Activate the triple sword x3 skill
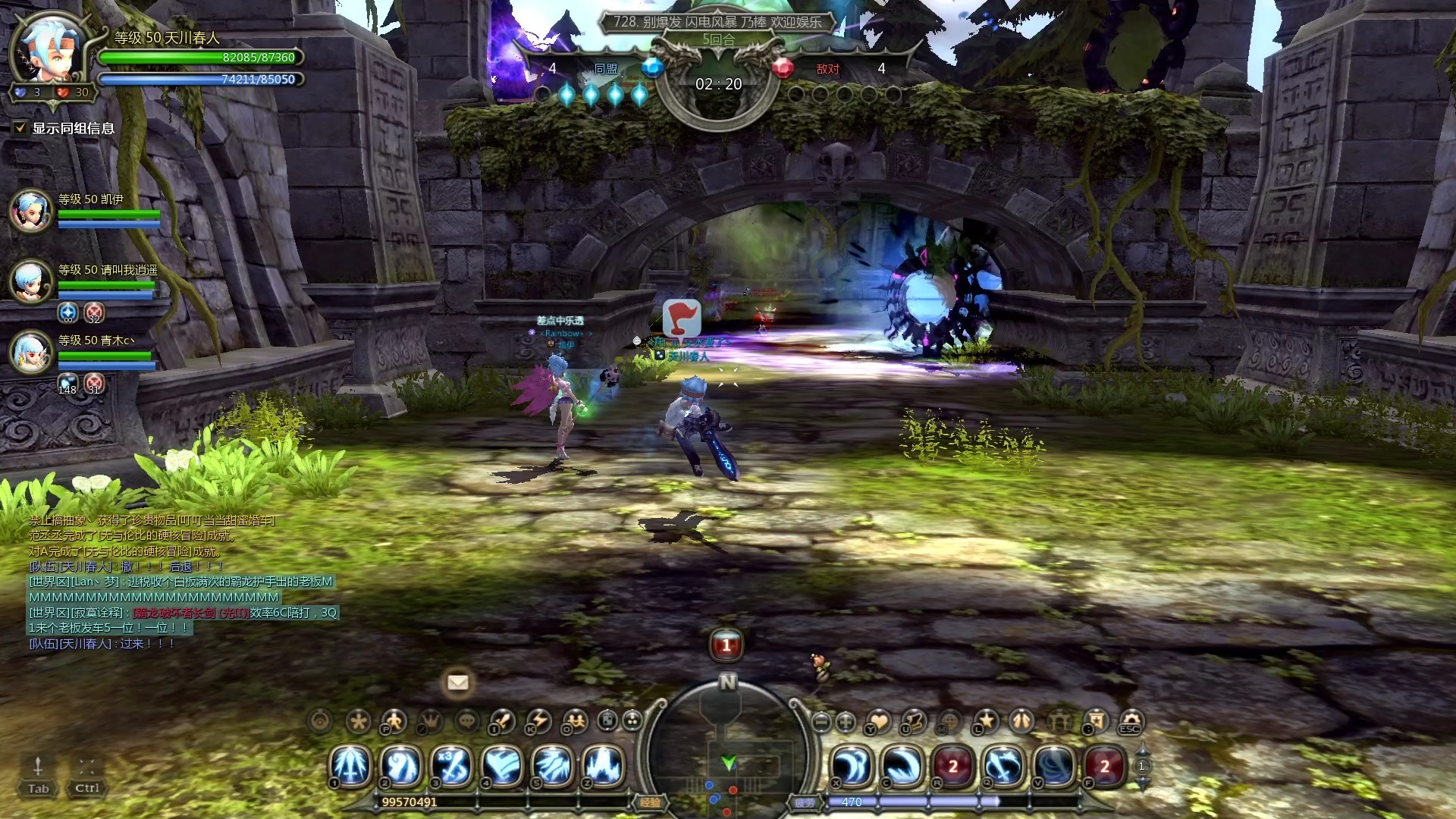The width and height of the screenshot is (1456, 819). point(452,766)
